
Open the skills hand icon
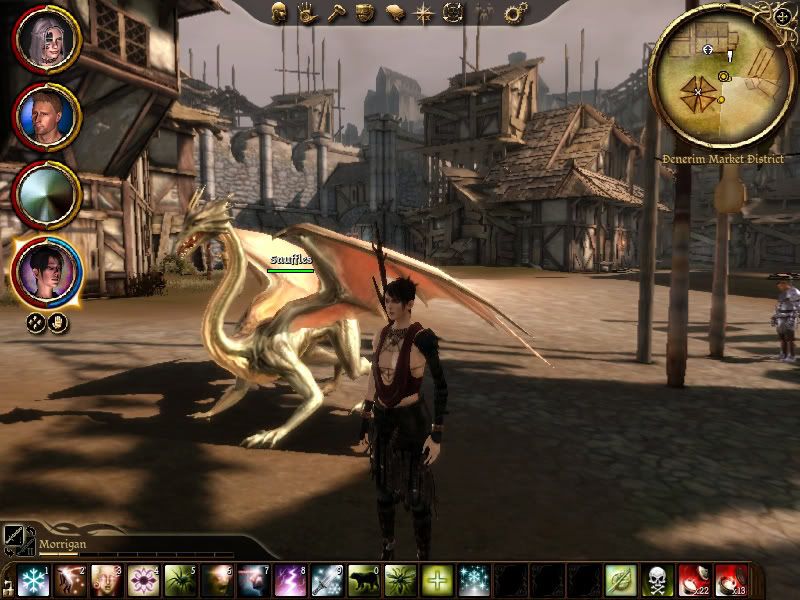pos(307,13)
